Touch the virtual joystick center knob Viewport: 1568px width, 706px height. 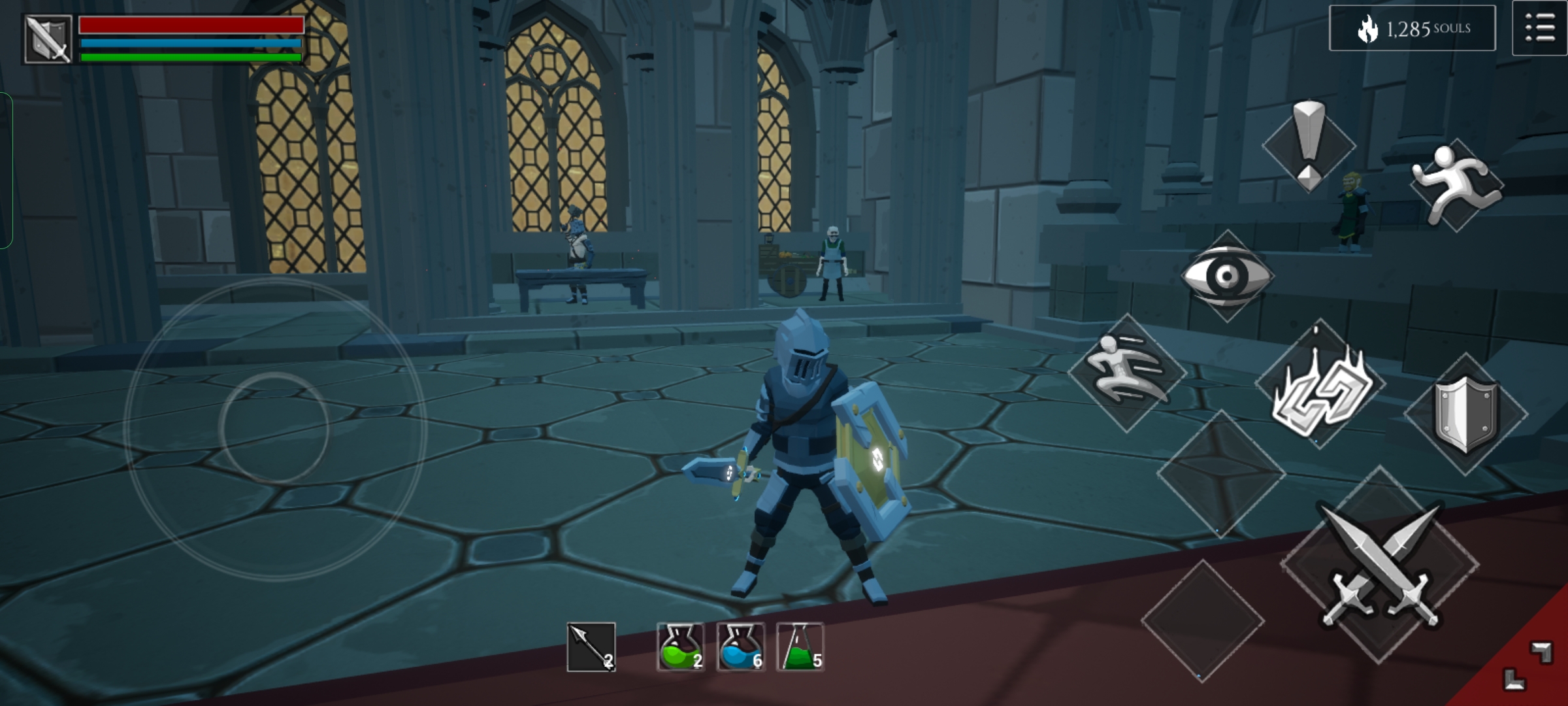(274, 428)
